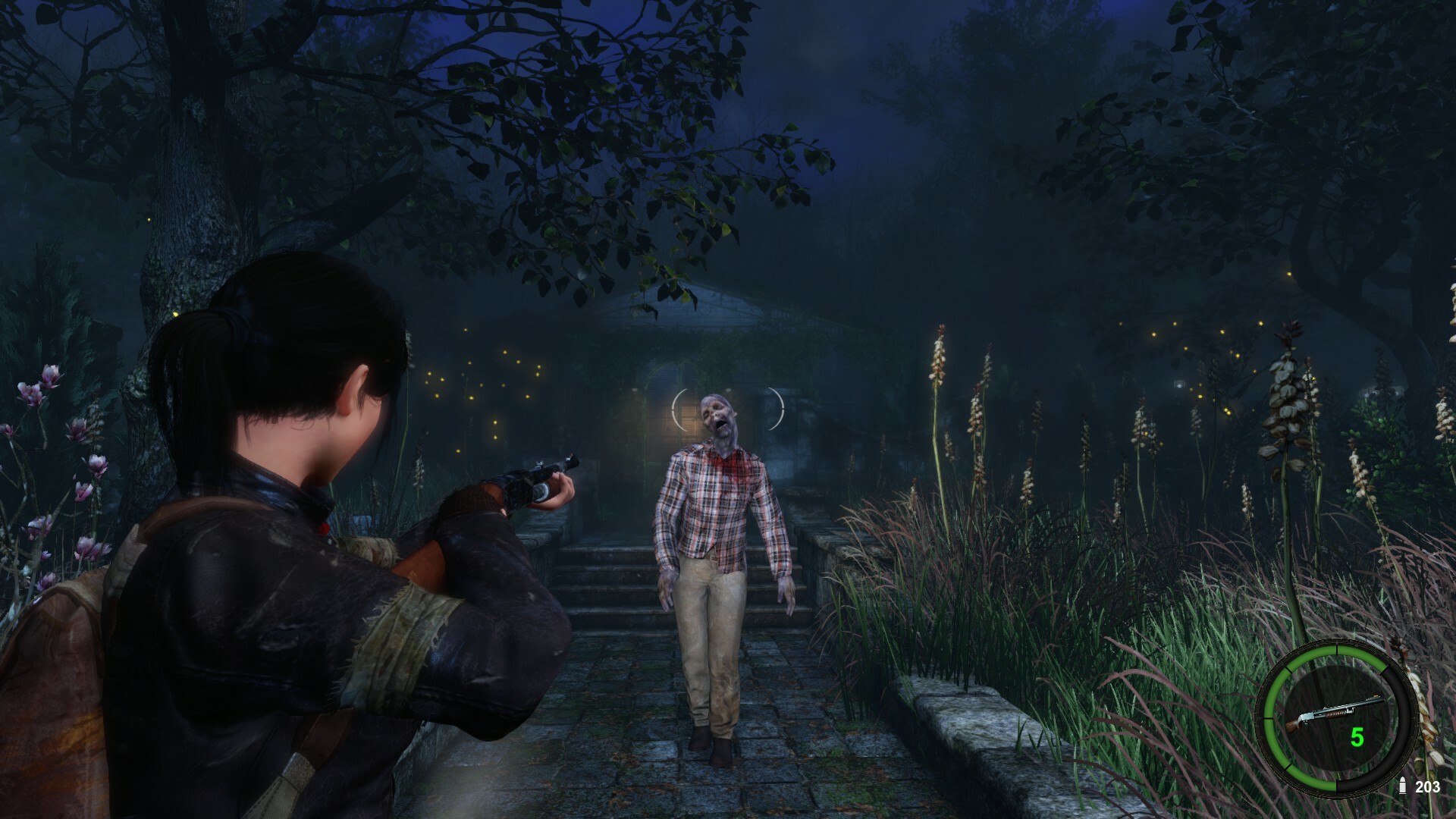Screen dimensions: 1456x819
Task: Target the zombie's head inside the crosshair
Action: tap(719, 416)
